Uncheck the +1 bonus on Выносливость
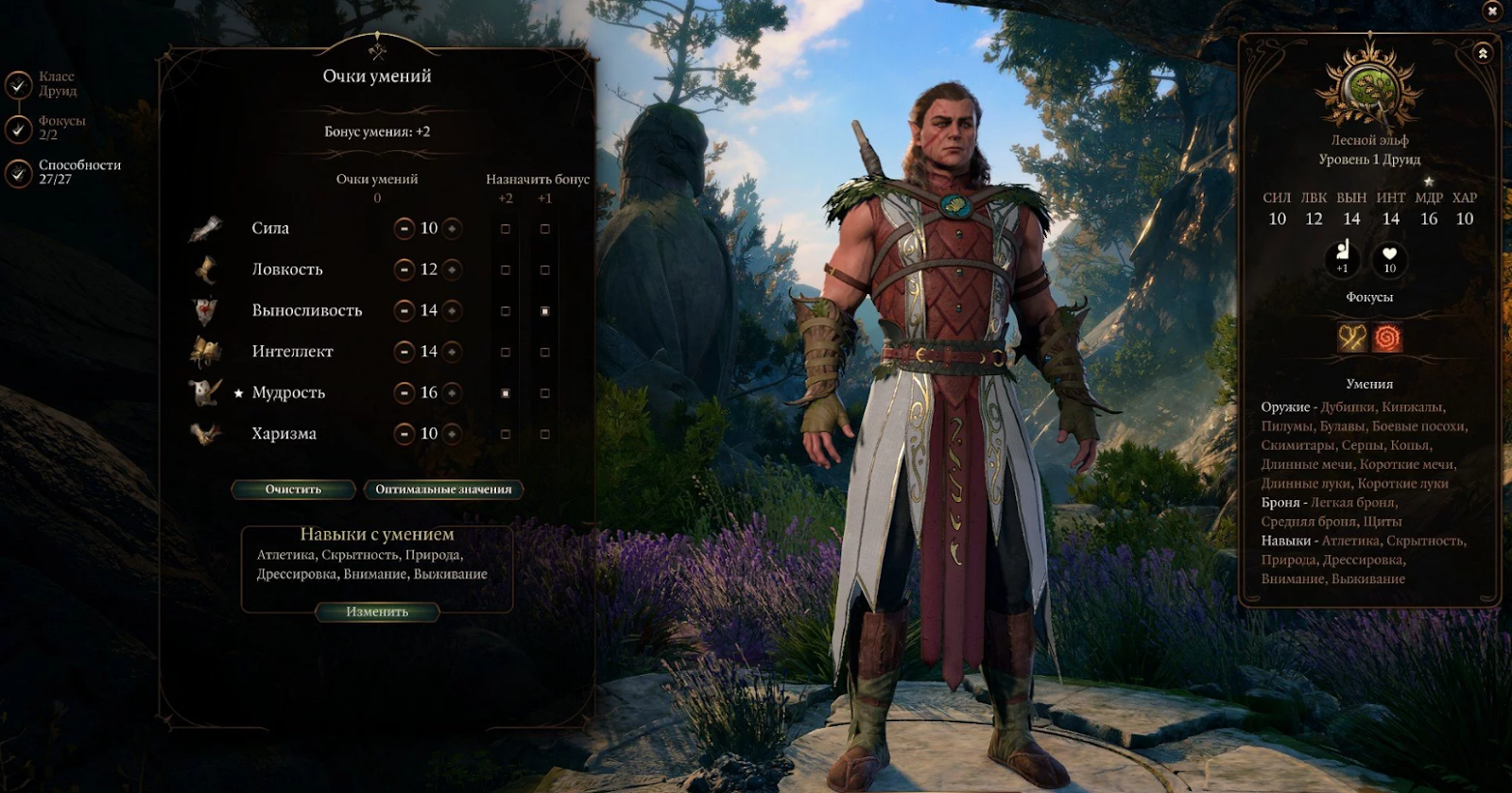Screen dimensions: 1512x793 click(x=544, y=311)
